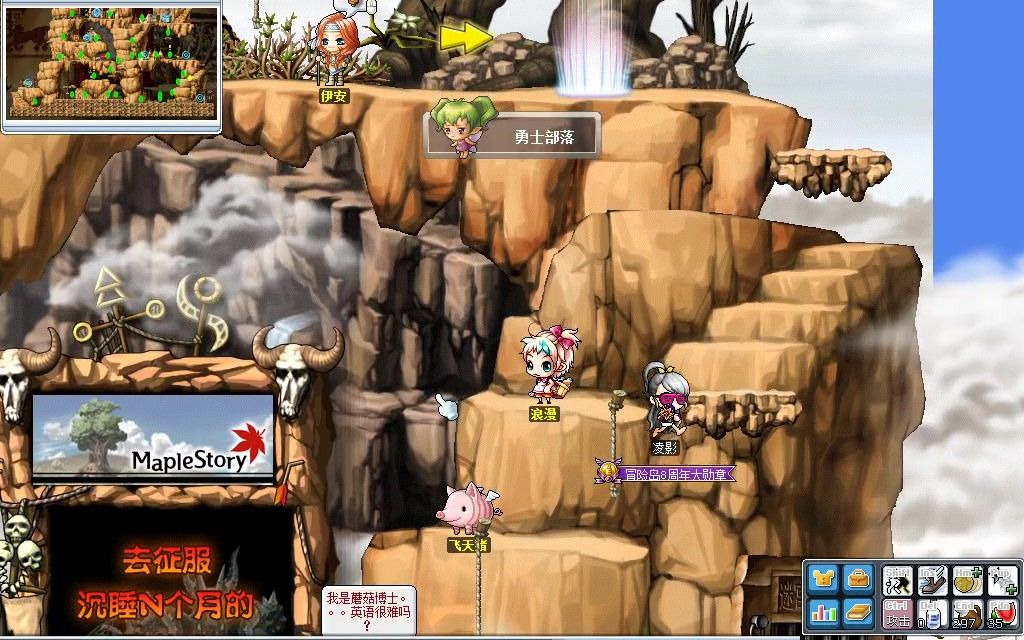
Task: Show character stats with the bar chart icon
Action: click(x=824, y=611)
